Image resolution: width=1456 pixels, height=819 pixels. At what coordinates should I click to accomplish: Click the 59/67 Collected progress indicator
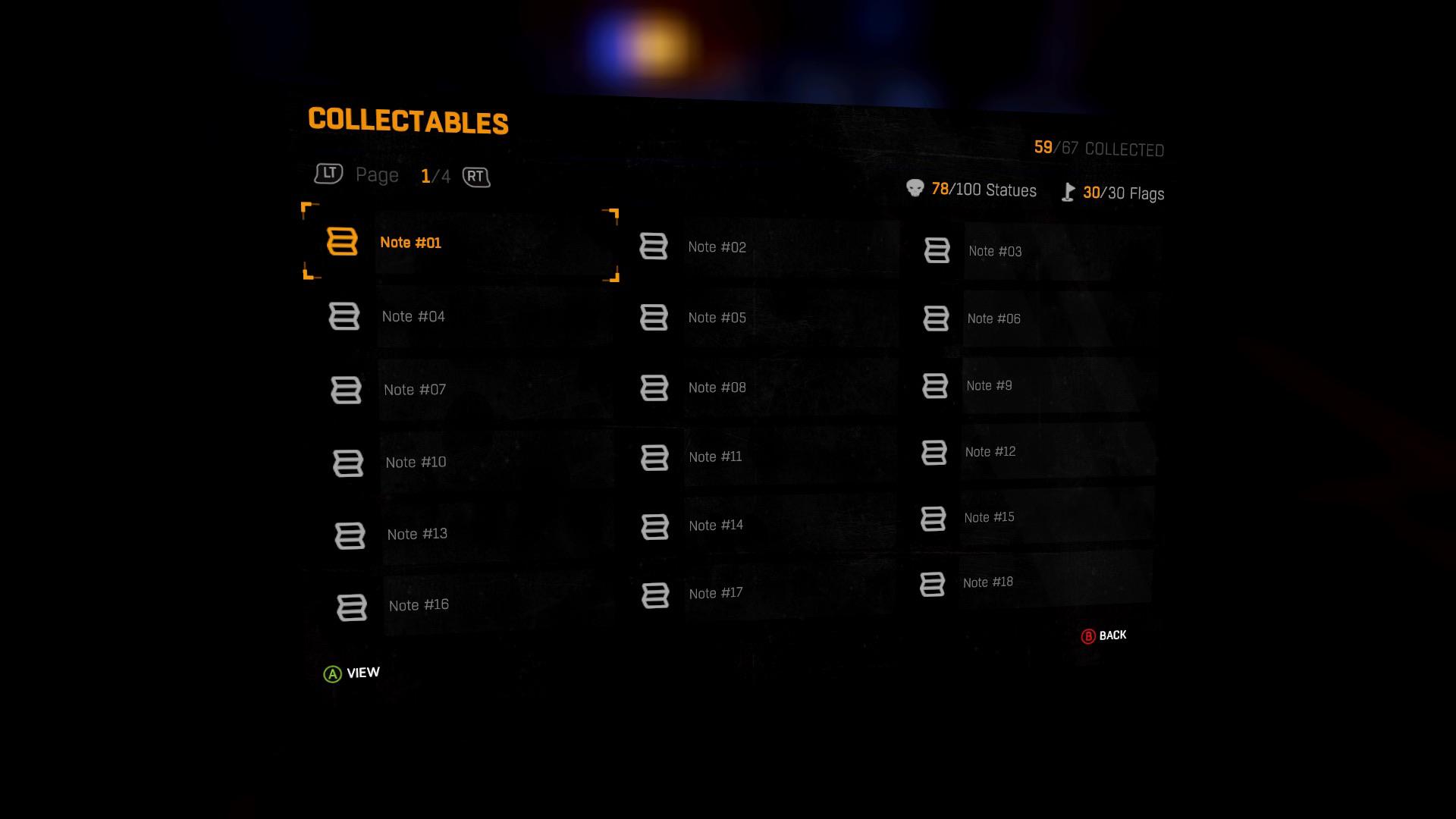[1098, 147]
